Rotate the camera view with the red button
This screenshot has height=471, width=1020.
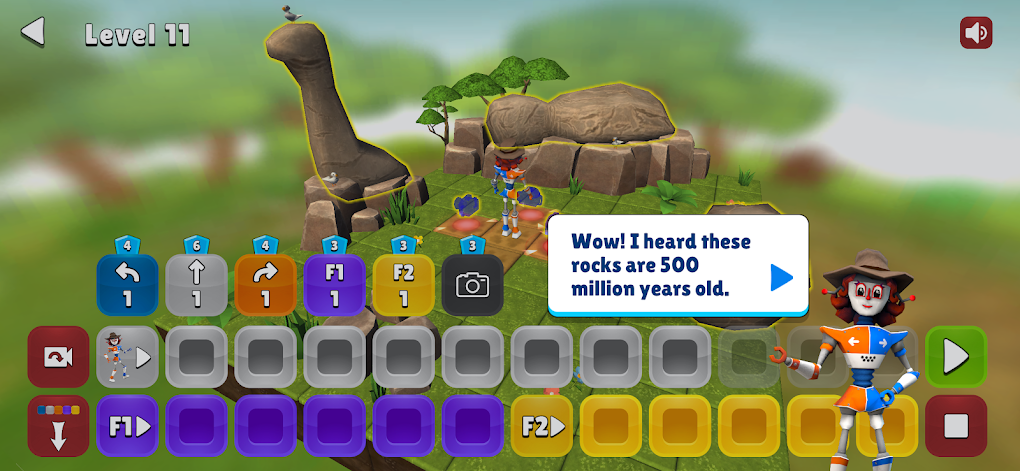58,356
